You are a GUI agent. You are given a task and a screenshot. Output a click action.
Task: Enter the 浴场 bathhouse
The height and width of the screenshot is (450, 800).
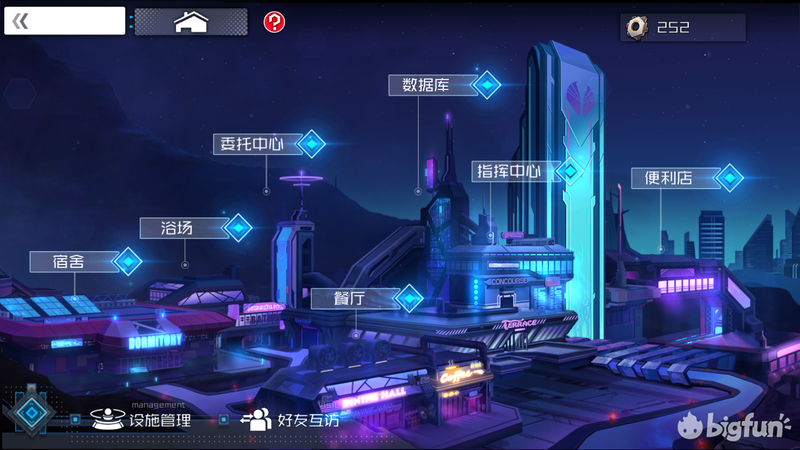pos(194,228)
